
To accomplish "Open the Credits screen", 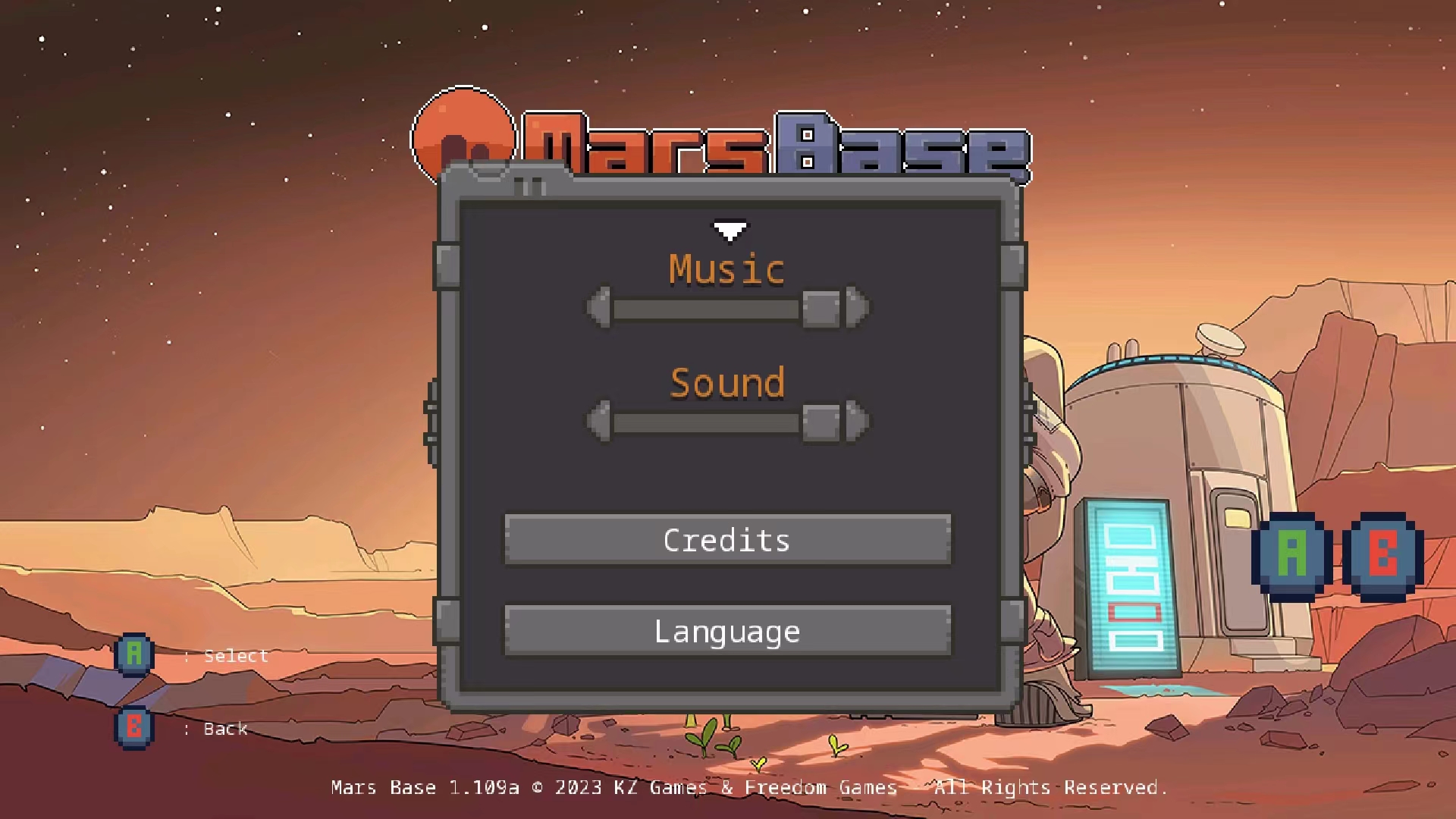I will tap(726, 540).
